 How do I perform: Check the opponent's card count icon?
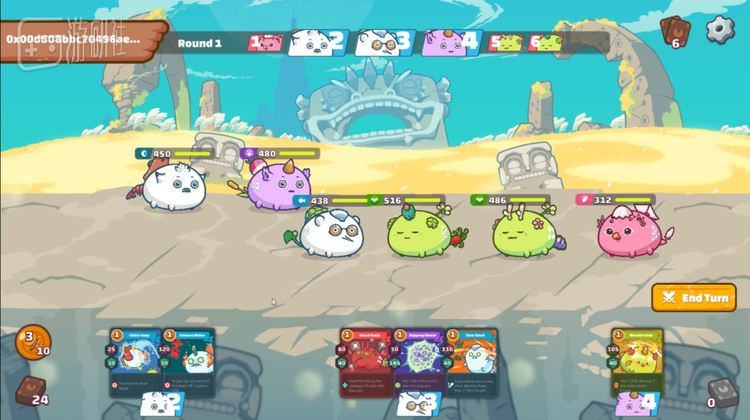675,30
